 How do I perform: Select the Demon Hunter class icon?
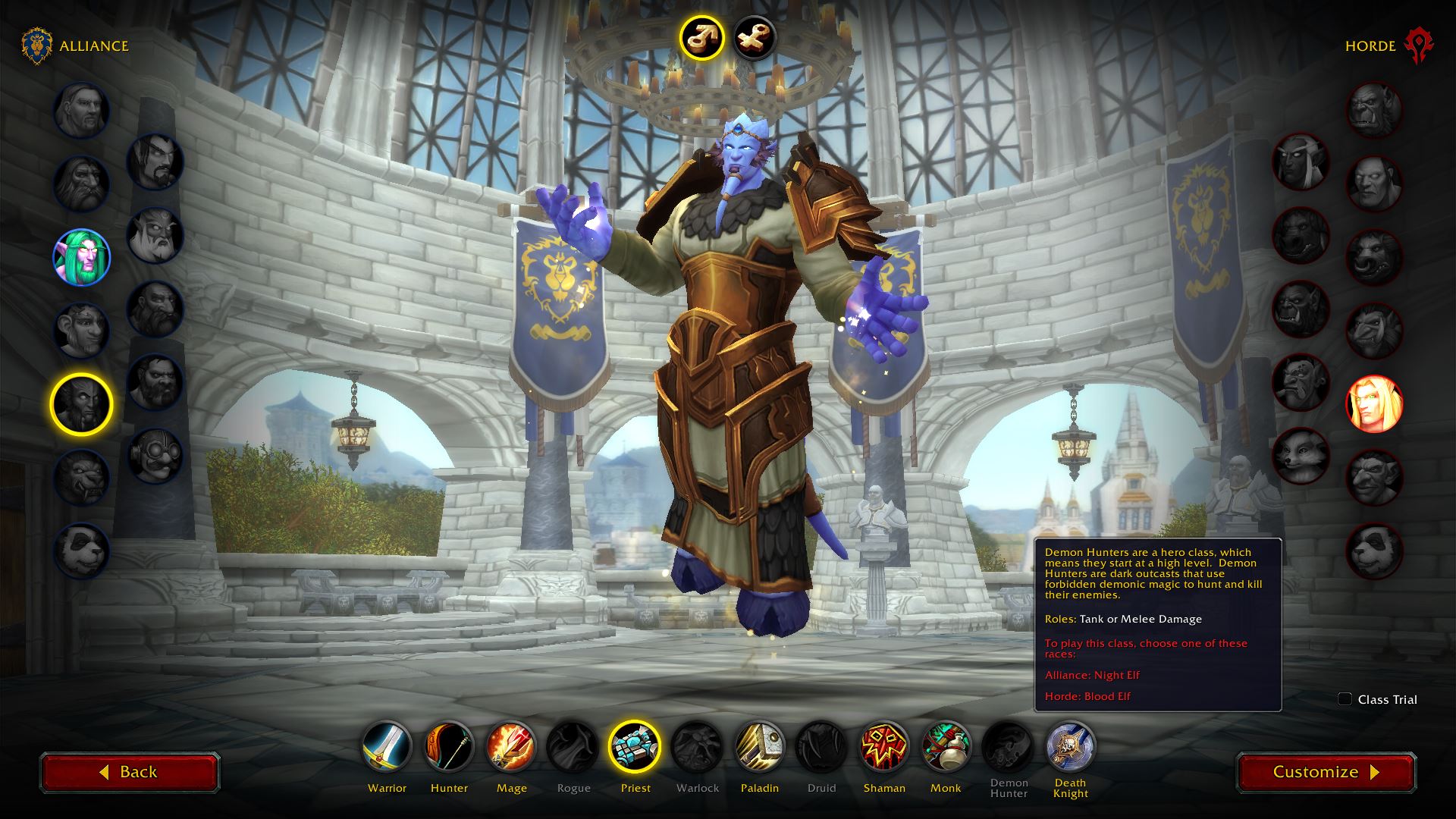(x=1008, y=746)
